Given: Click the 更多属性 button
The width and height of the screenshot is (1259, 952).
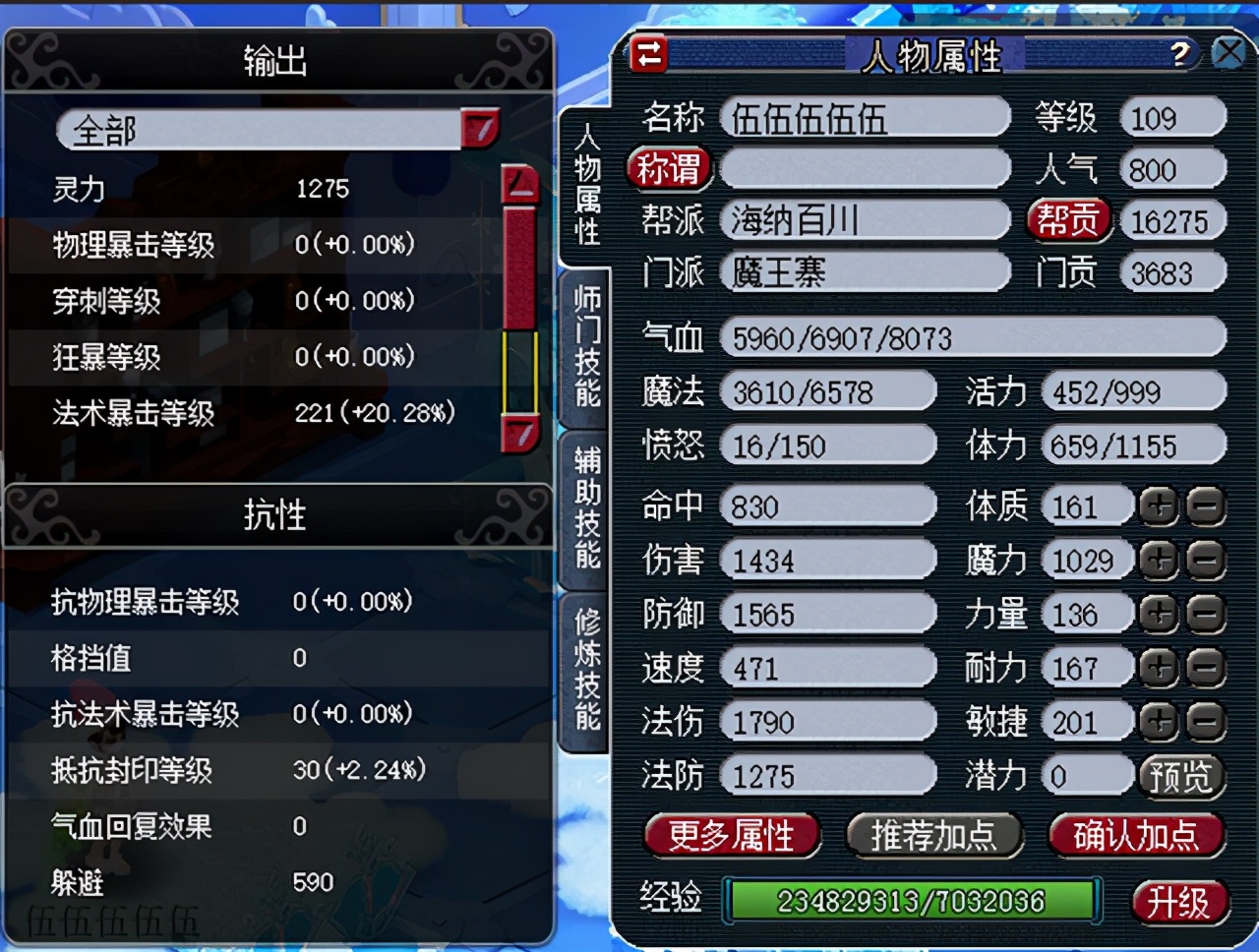Looking at the screenshot, I should [x=730, y=836].
